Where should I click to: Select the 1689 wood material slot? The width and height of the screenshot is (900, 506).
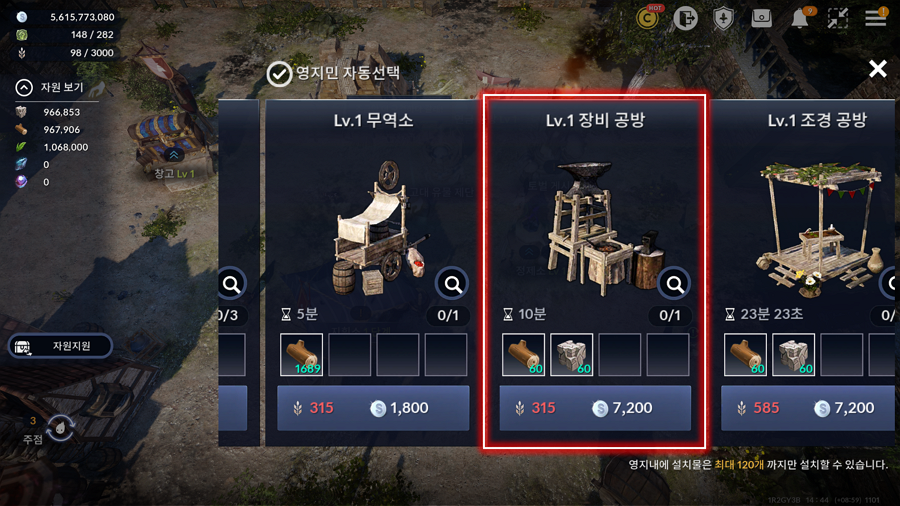[301, 355]
